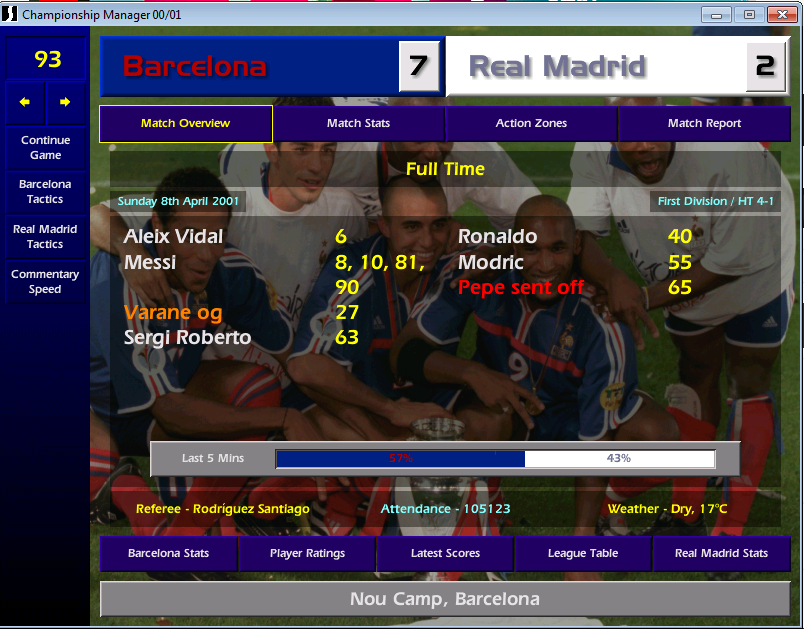View the League Table
The image size is (804, 629).
pyautogui.click(x=583, y=553)
